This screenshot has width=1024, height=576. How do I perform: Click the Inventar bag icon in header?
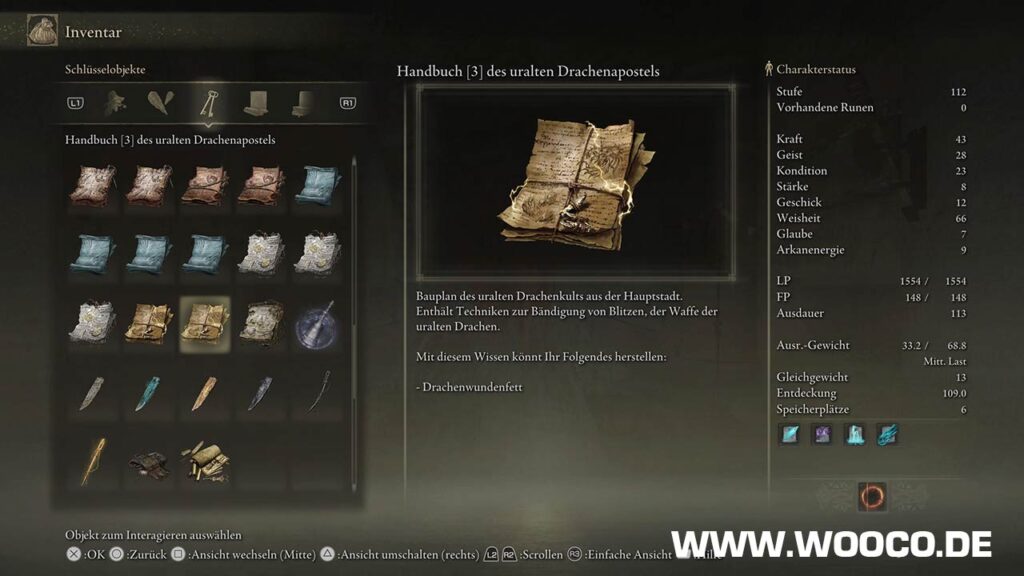coord(42,31)
